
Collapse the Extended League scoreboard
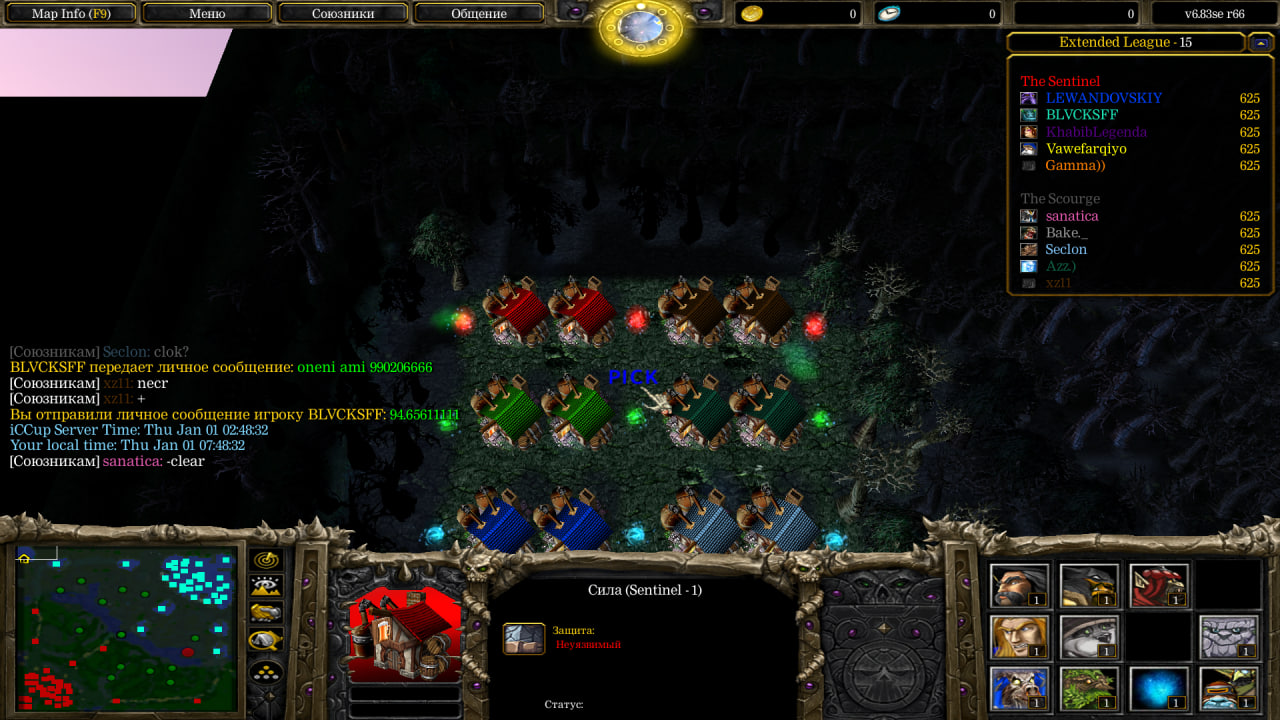(1259, 42)
